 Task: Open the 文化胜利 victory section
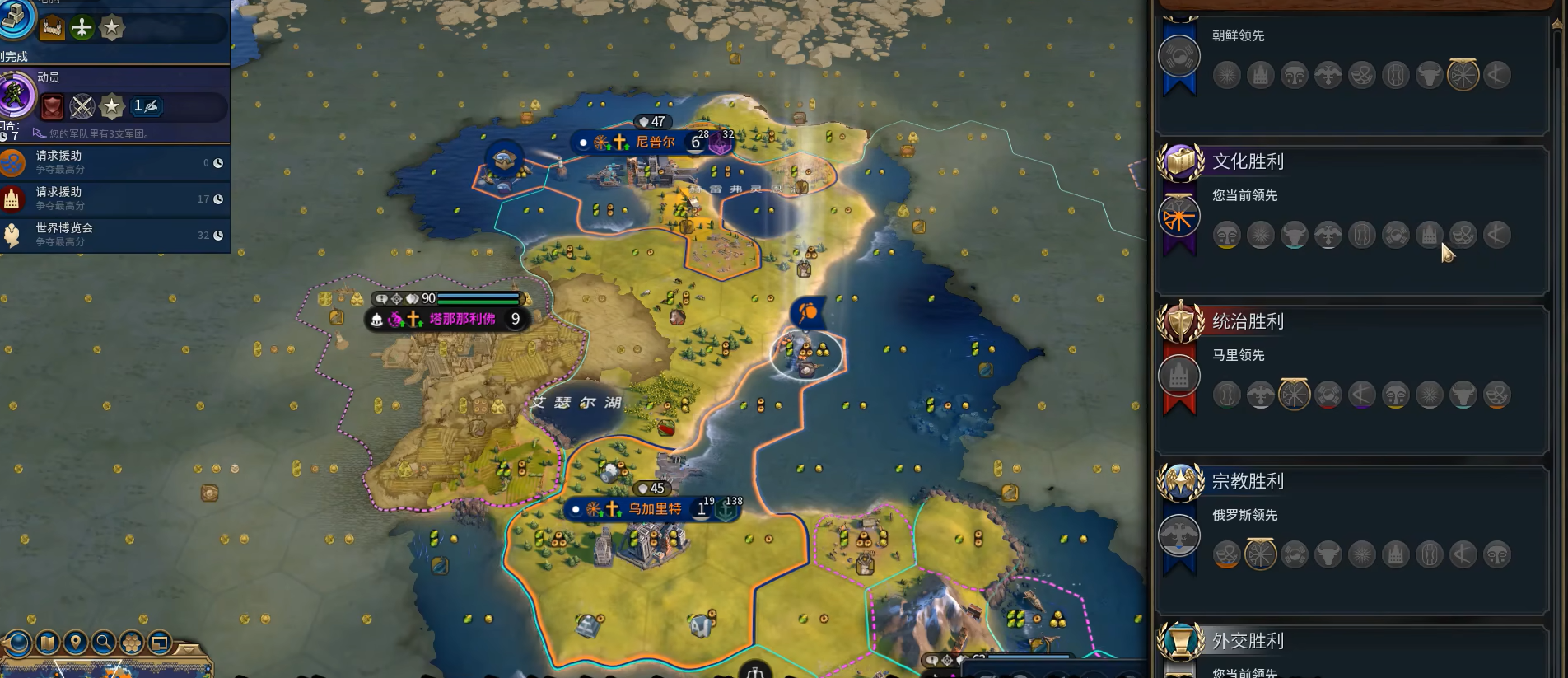click(x=1248, y=161)
